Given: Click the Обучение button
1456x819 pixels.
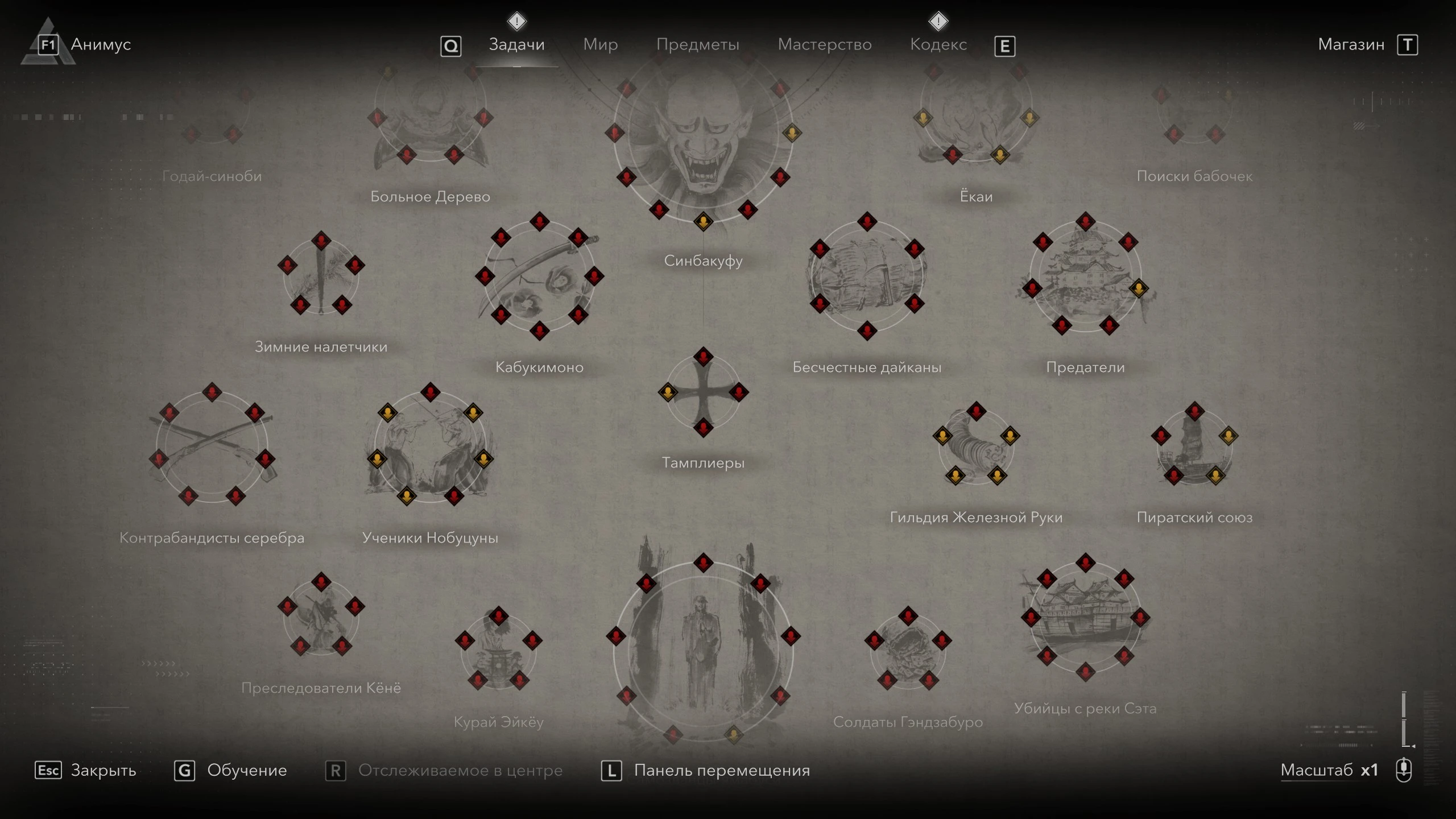Looking at the screenshot, I should (x=247, y=771).
